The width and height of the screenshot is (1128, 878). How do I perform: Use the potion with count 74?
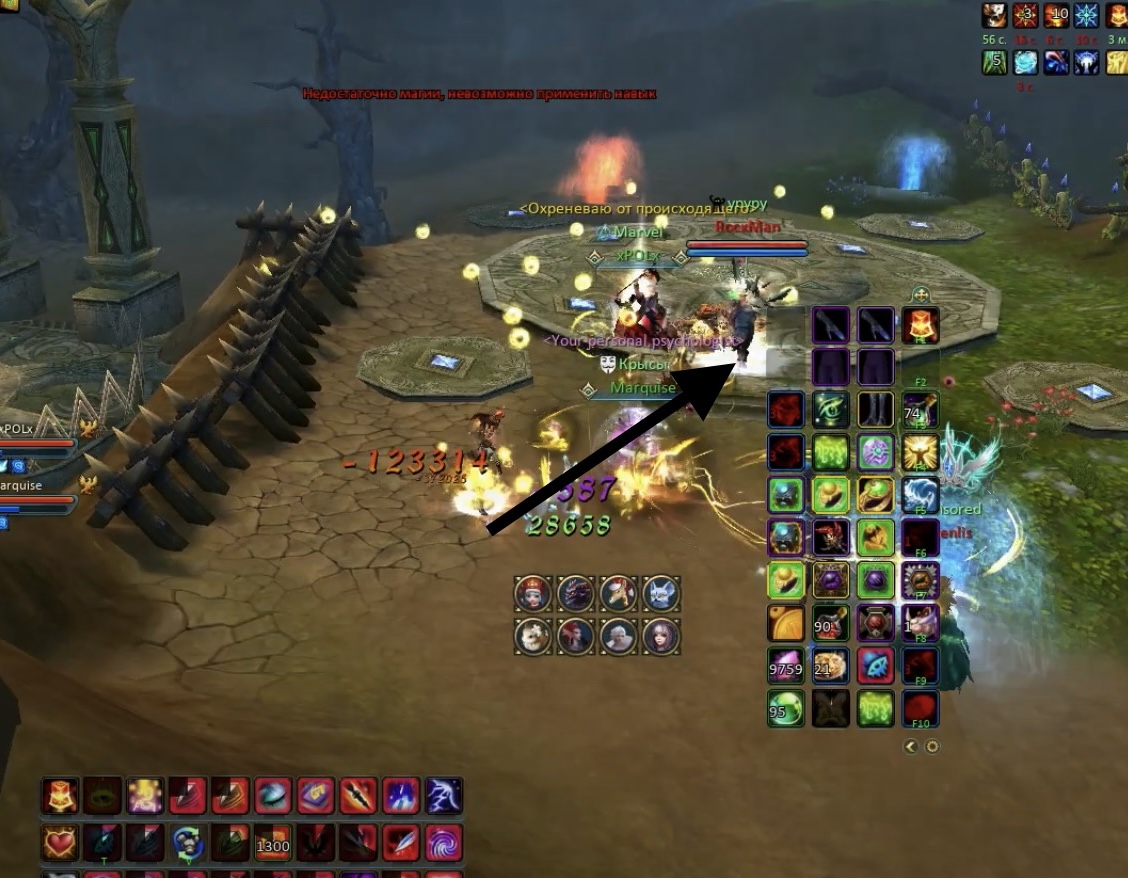[x=920, y=410]
